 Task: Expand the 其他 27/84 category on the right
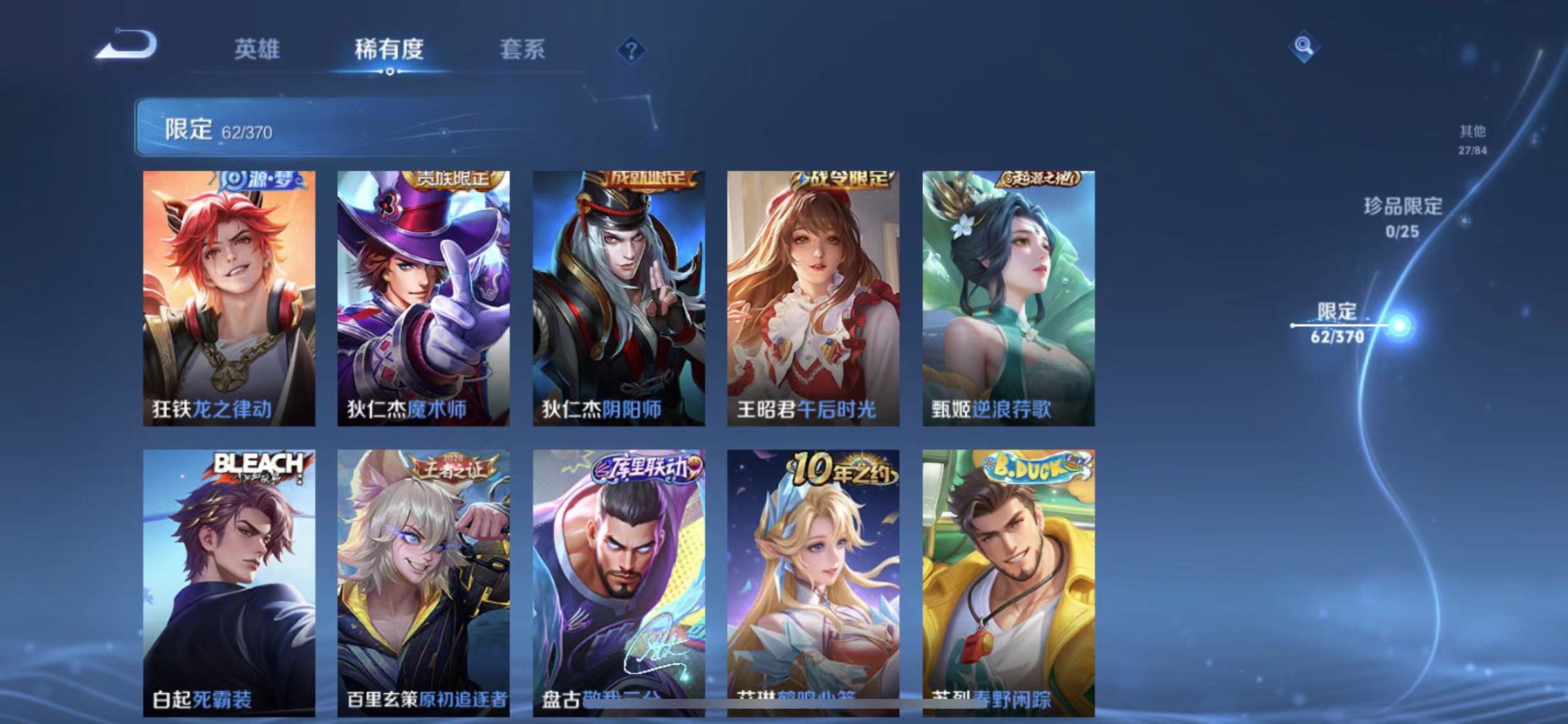(x=1471, y=138)
